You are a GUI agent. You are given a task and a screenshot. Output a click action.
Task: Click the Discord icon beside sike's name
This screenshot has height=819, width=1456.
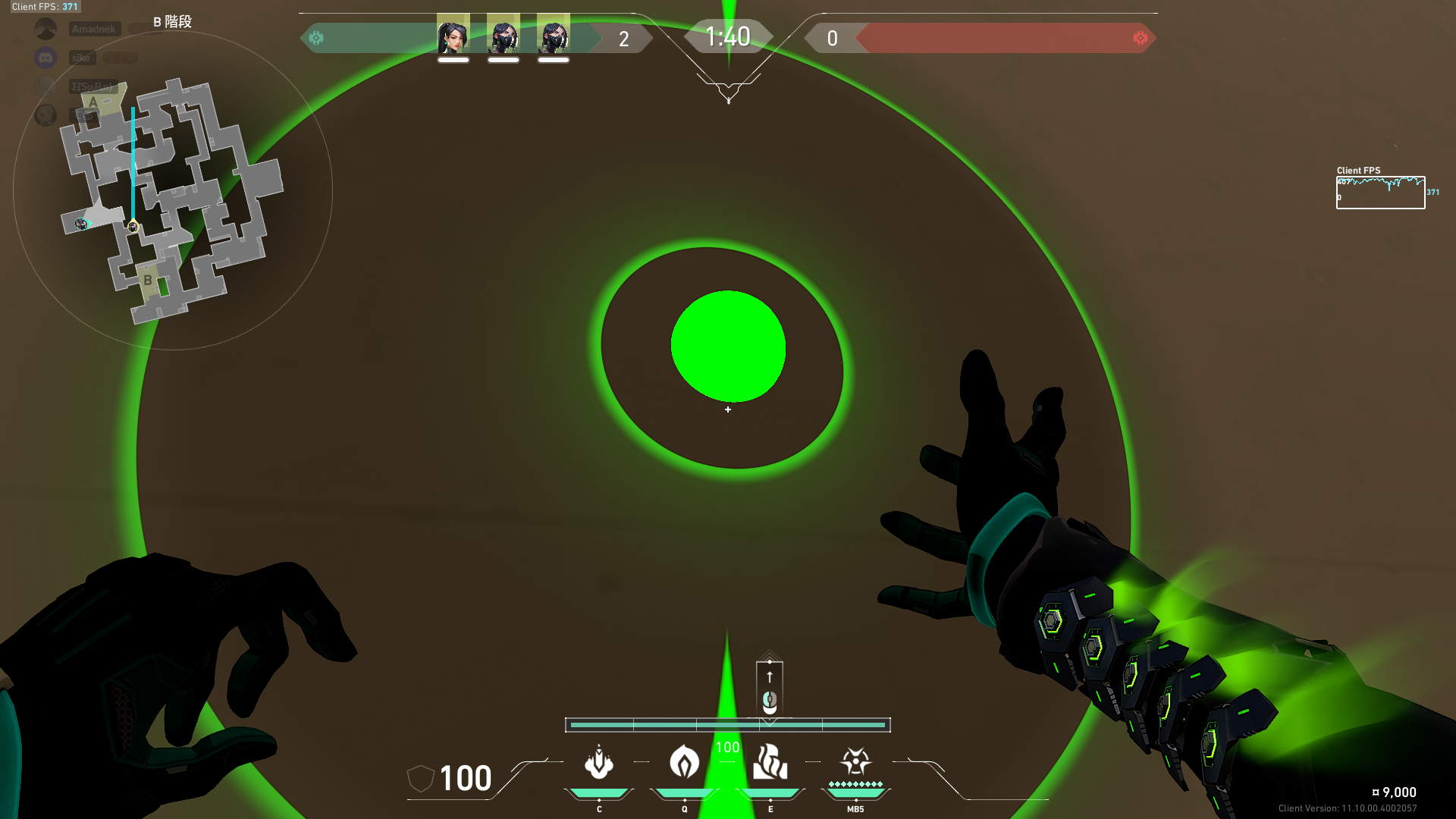point(45,57)
